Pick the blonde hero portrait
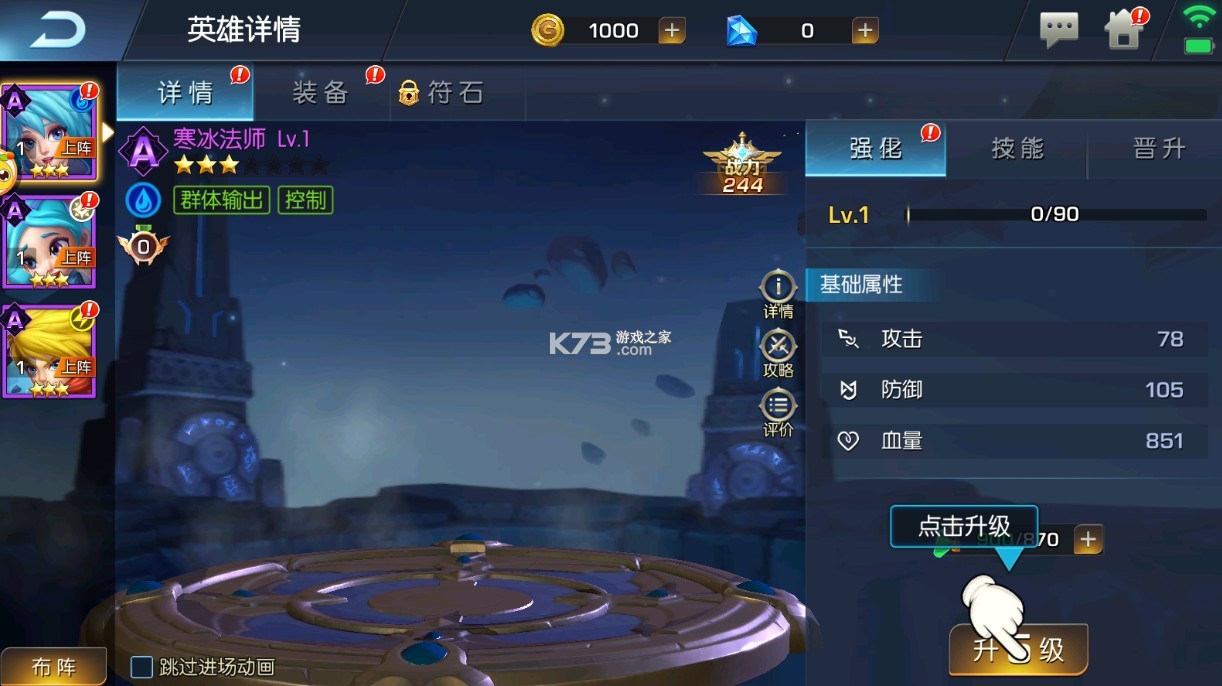Image resolution: width=1222 pixels, height=686 pixels. 49,352
